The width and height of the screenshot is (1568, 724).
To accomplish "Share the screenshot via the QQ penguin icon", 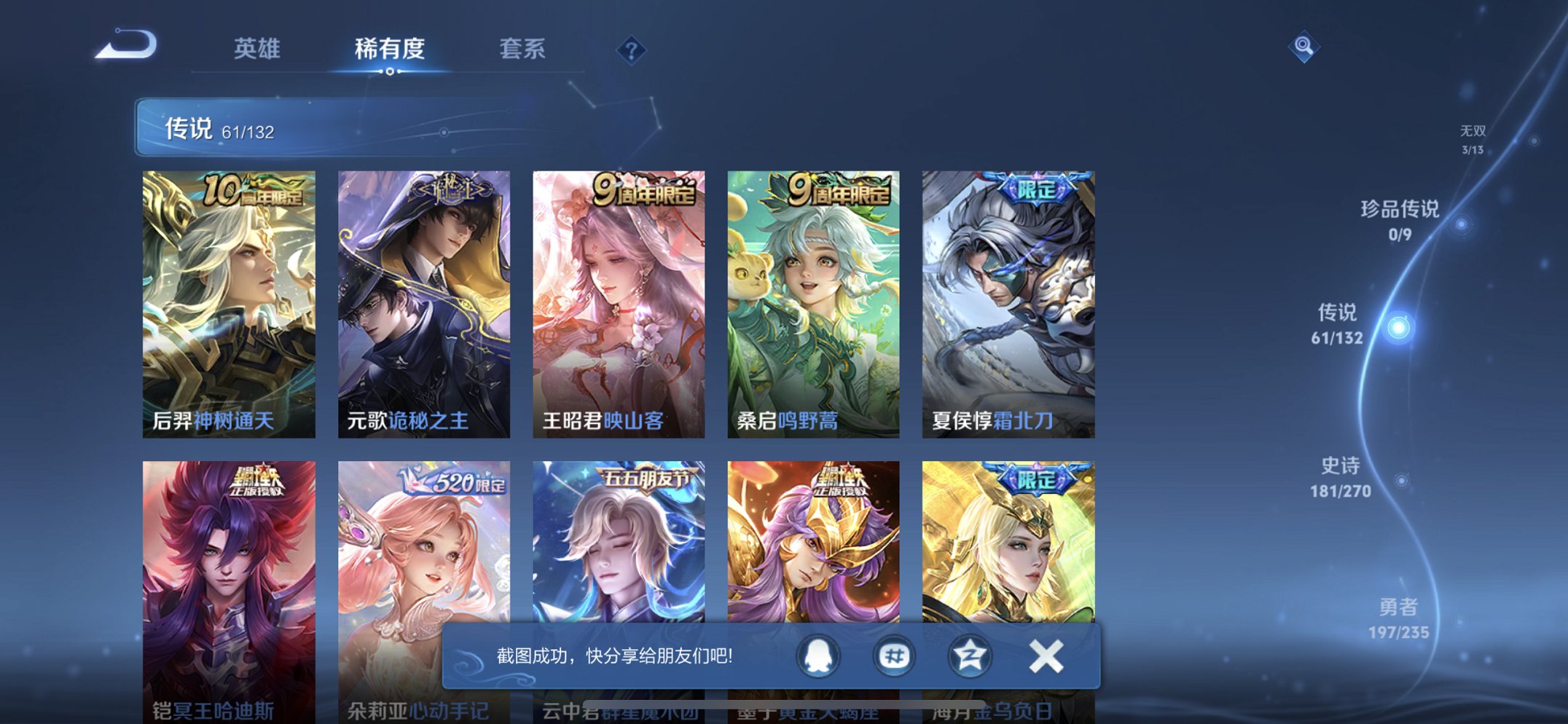I will (x=817, y=655).
